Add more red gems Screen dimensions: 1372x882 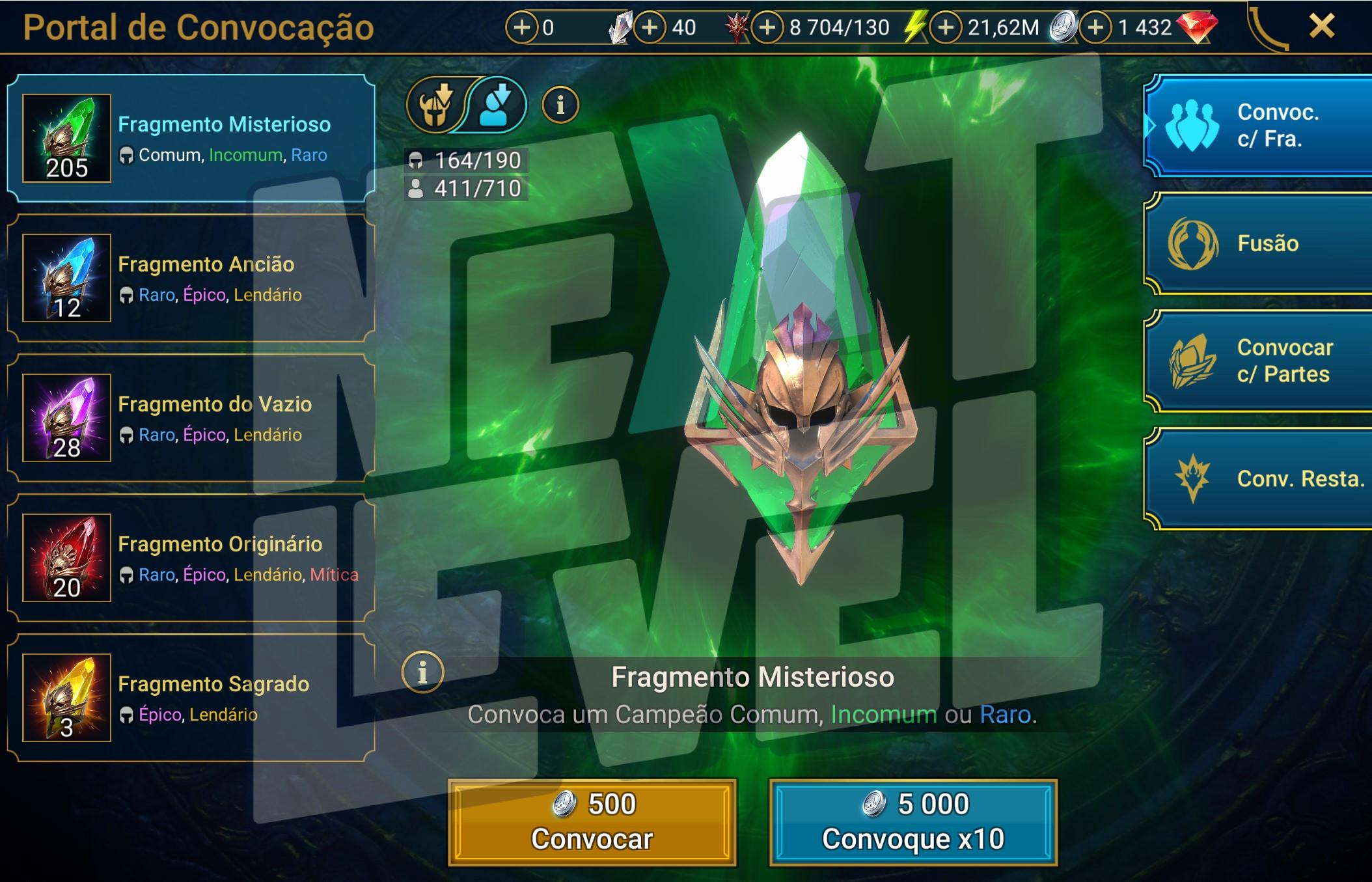pyautogui.click(x=1096, y=27)
